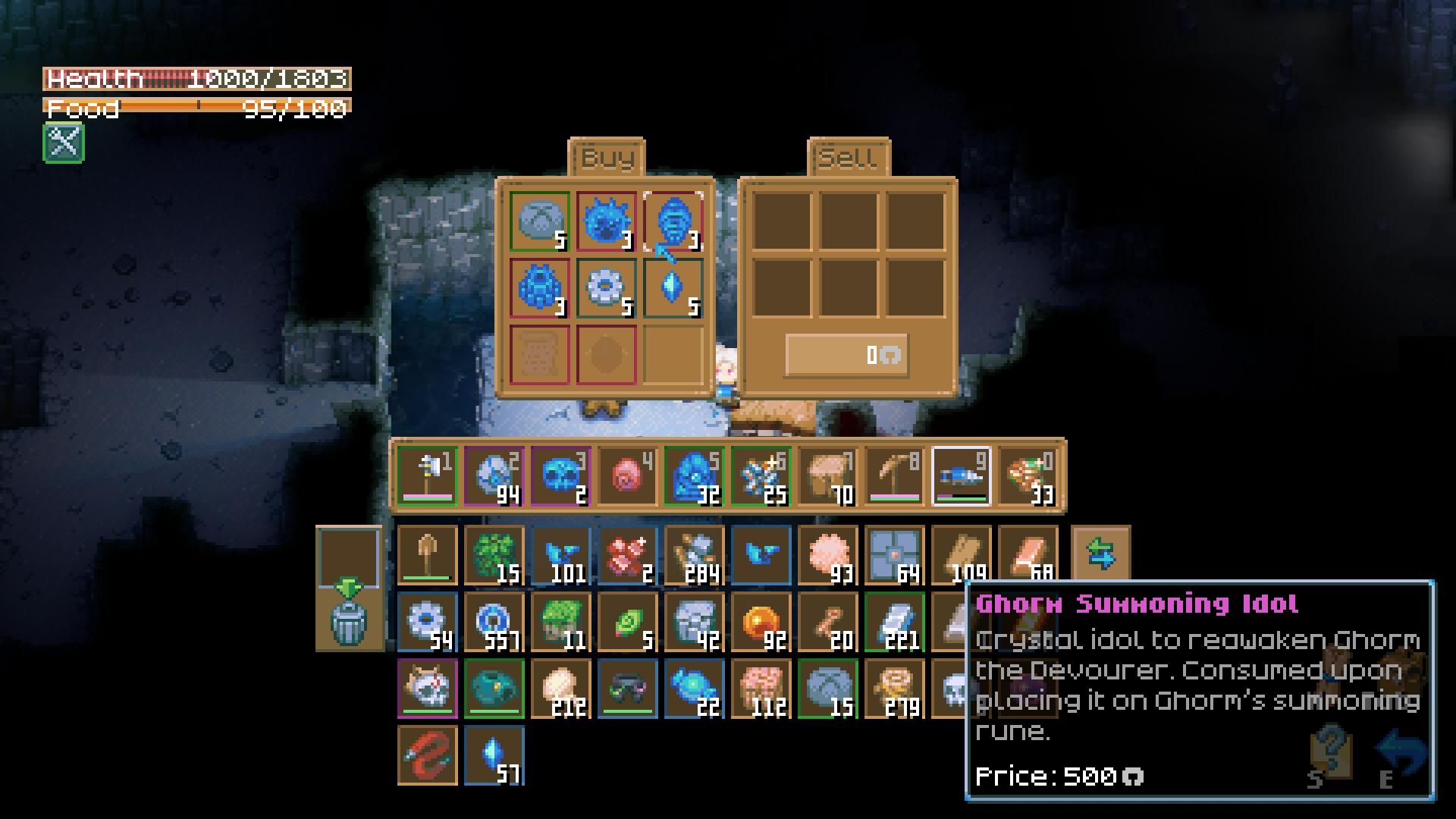
Task: Click the inventory sort arrows button
Action: click(x=1100, y=555)
